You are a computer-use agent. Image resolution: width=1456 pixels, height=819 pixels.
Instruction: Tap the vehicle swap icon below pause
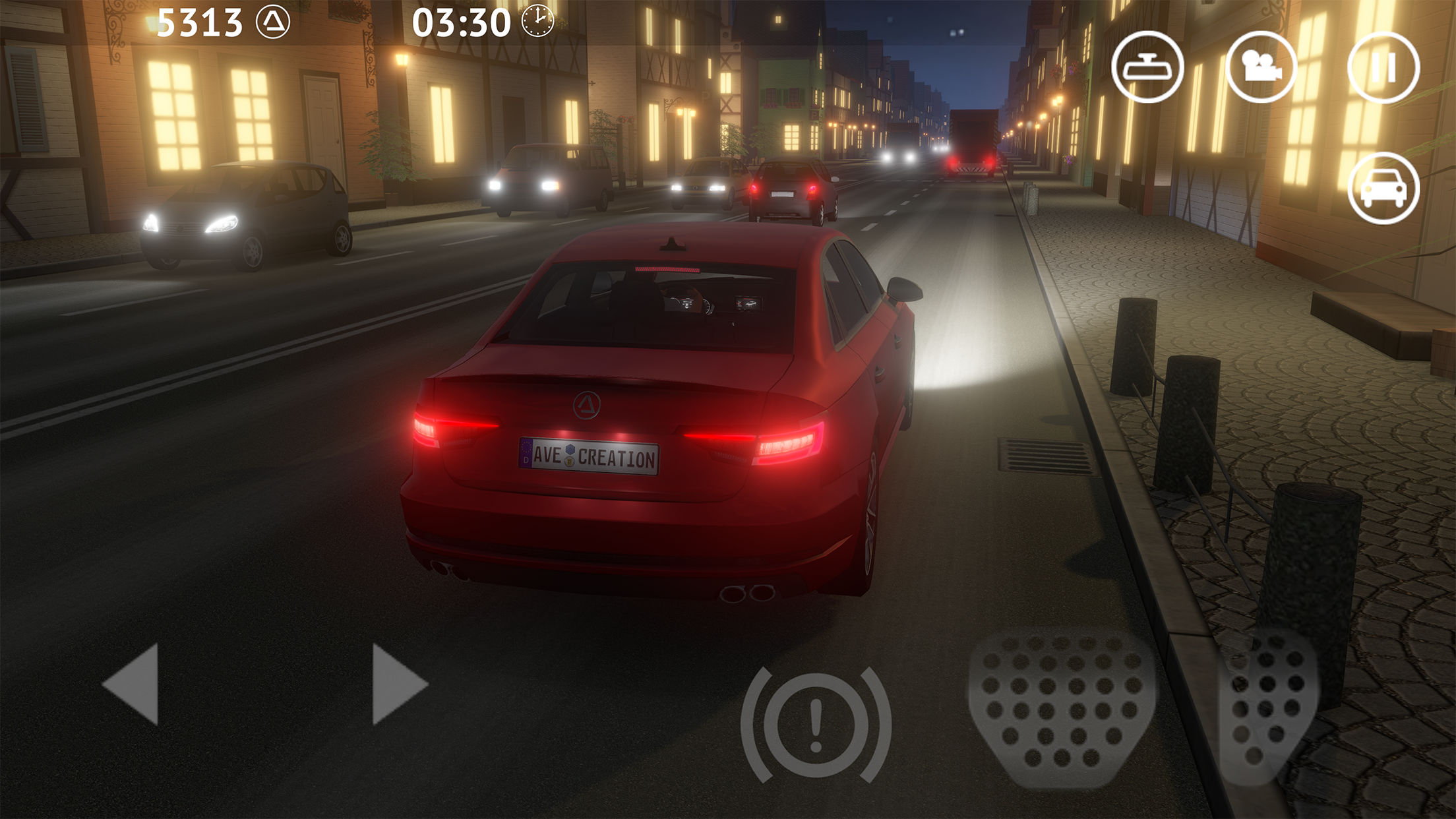coord(1383,189)
